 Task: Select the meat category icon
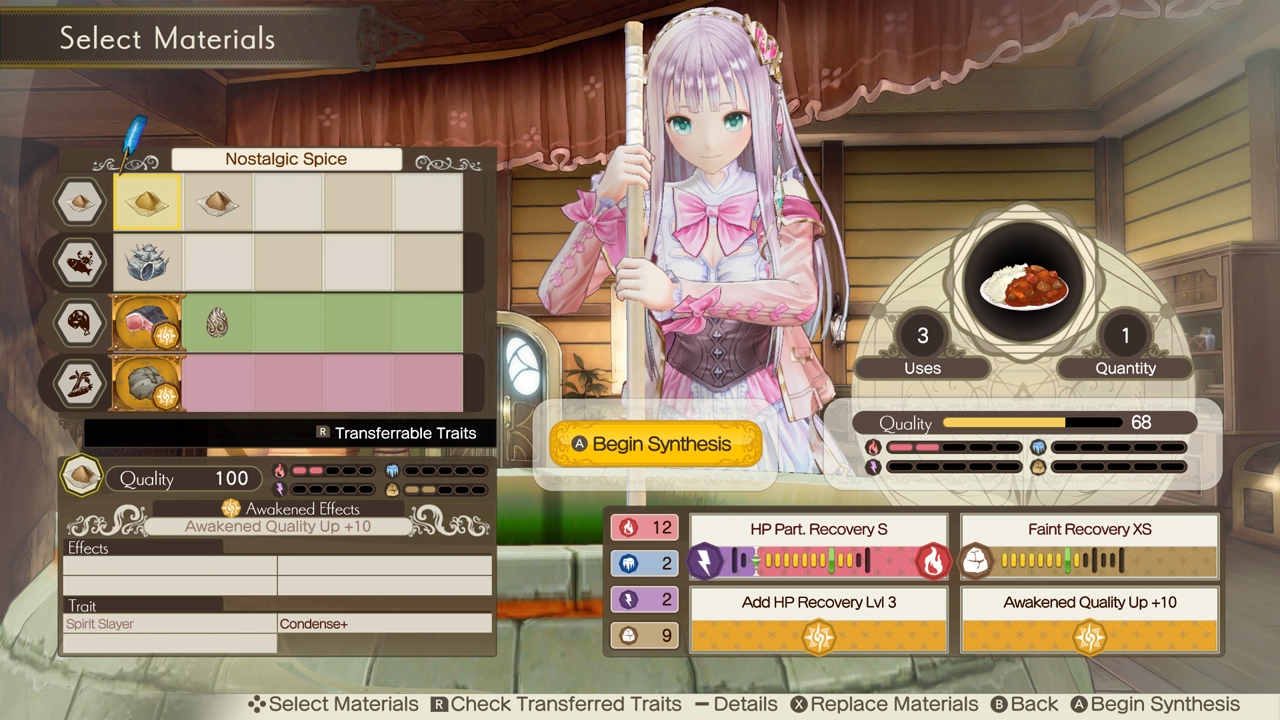(79, 323)
